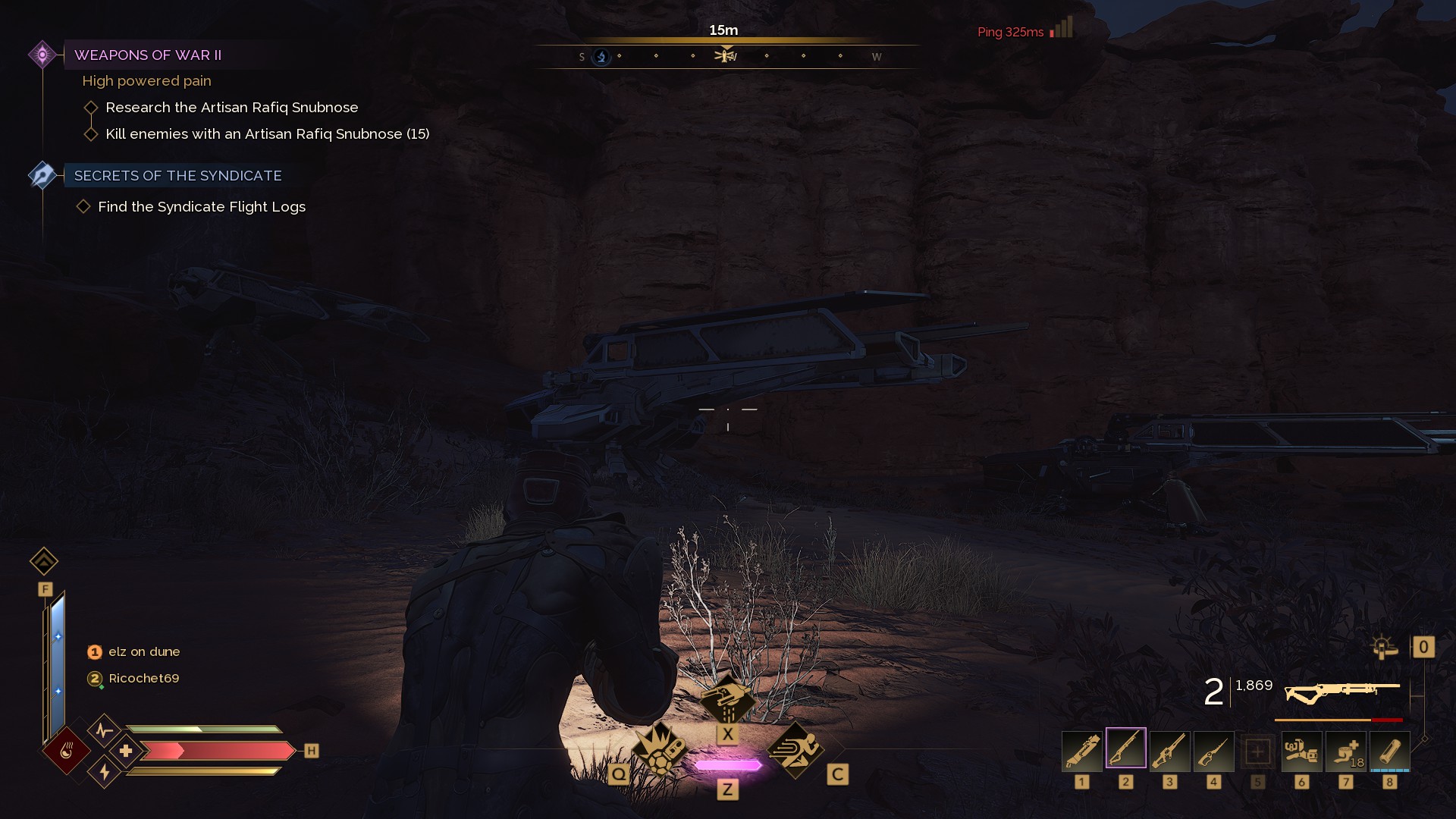Click the chevron rank diamond icon
The height and width of the screenshot is (819, 1456).
44,561
